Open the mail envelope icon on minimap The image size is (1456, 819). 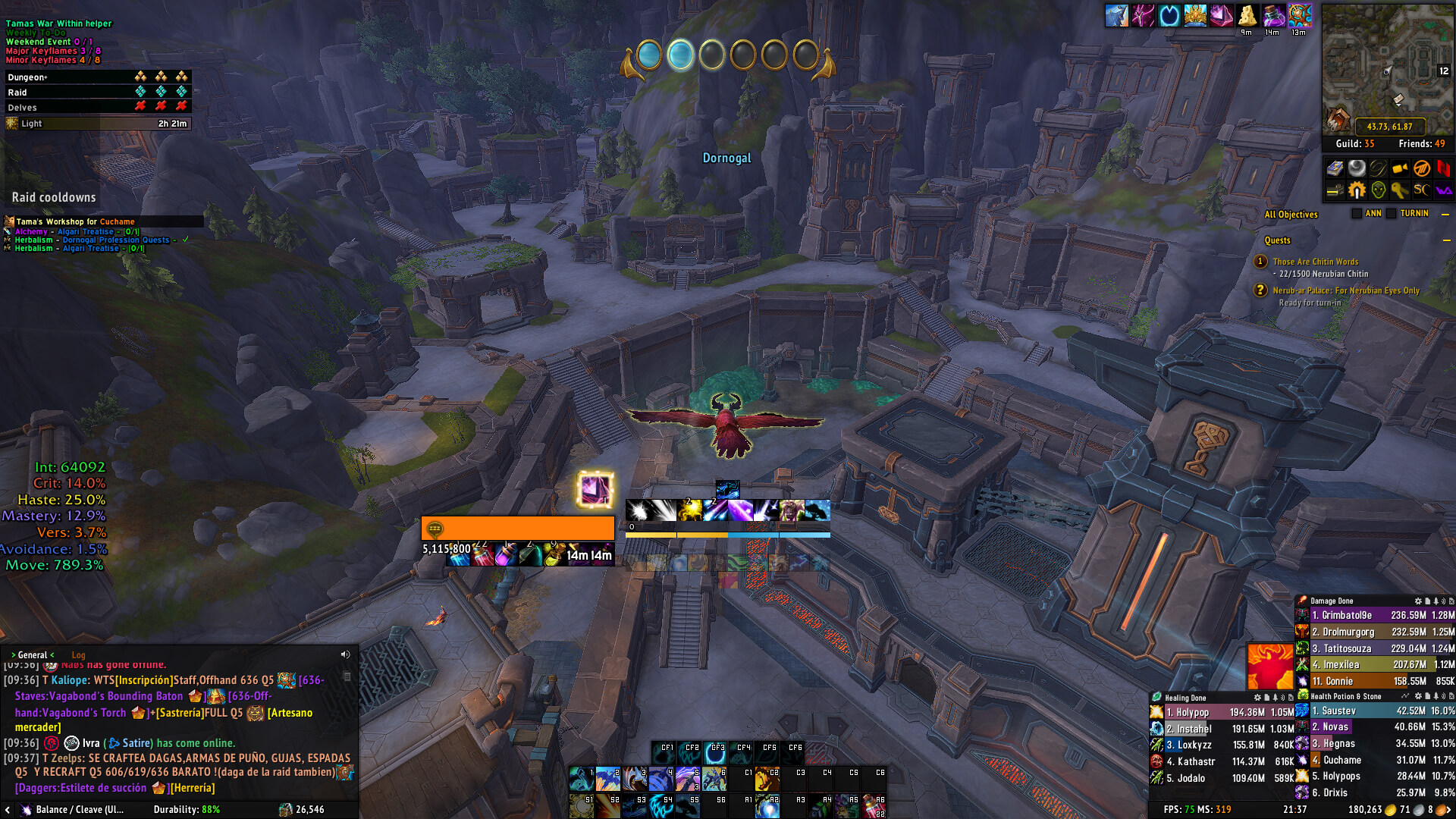(1399, 99)
